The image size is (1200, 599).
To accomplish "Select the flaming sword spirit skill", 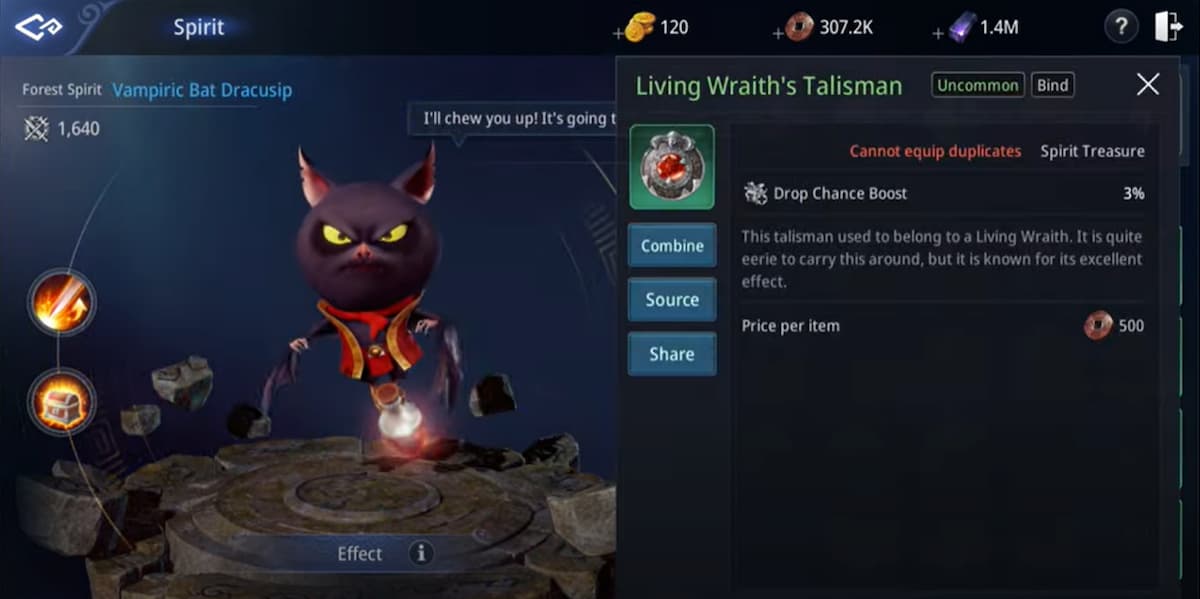I will coord(61,301).
